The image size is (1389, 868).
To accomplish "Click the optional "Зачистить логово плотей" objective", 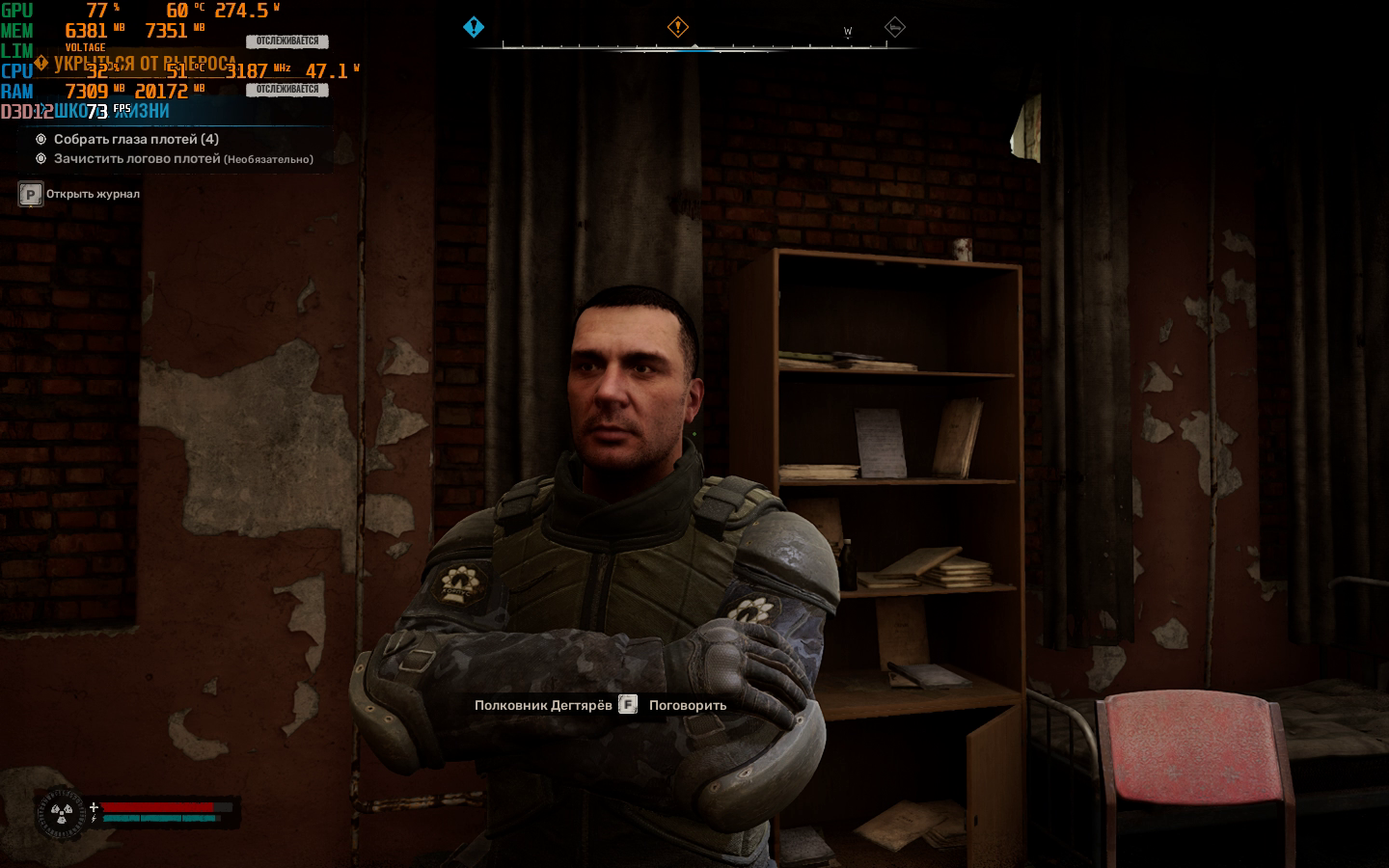I will pos(183,158).
